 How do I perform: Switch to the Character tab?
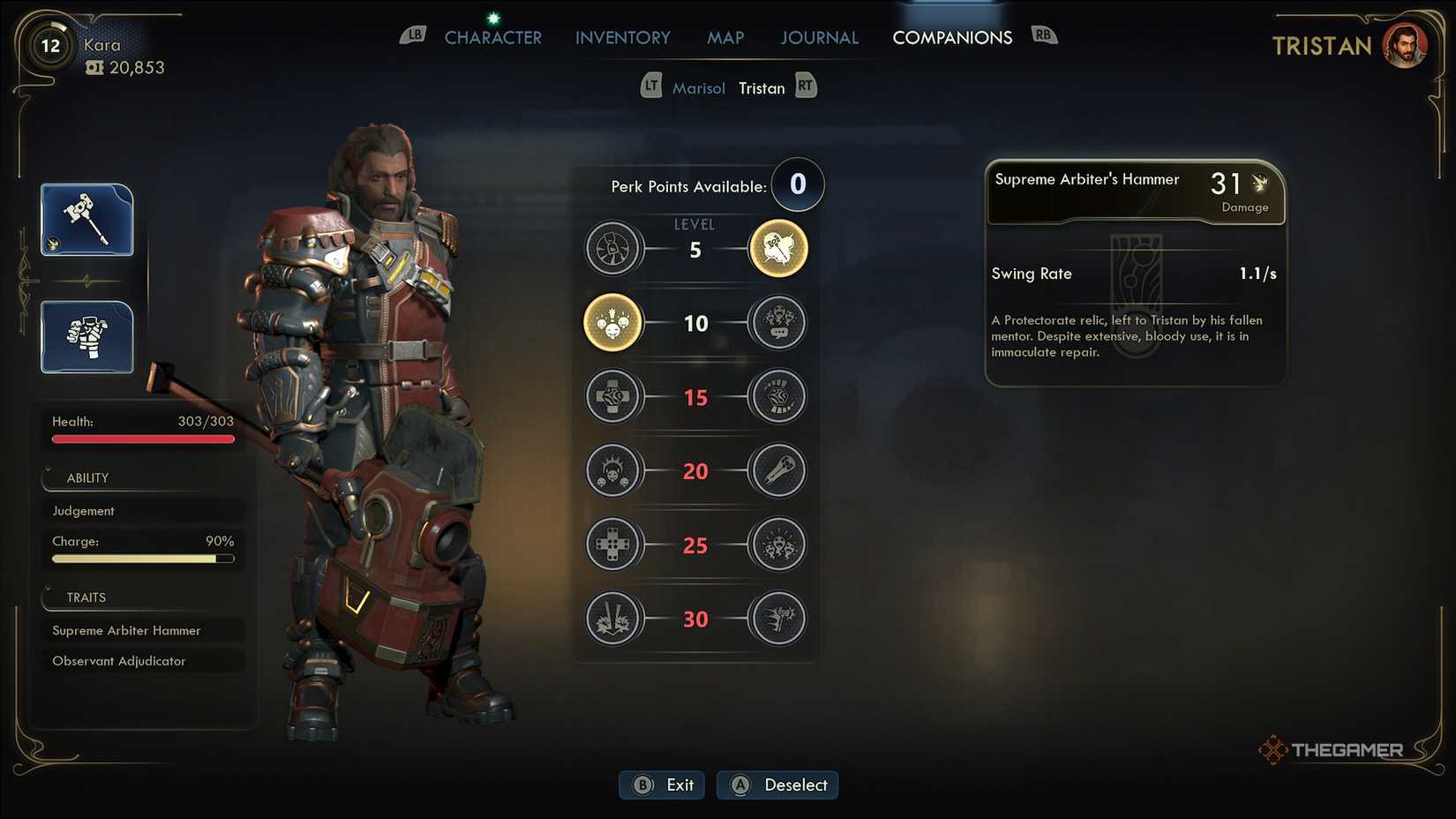pos(492,38)
